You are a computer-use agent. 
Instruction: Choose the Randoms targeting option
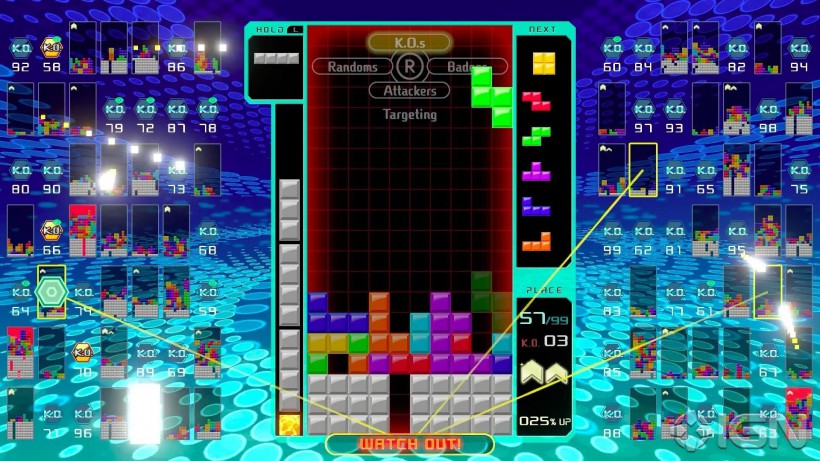[352, 67]
